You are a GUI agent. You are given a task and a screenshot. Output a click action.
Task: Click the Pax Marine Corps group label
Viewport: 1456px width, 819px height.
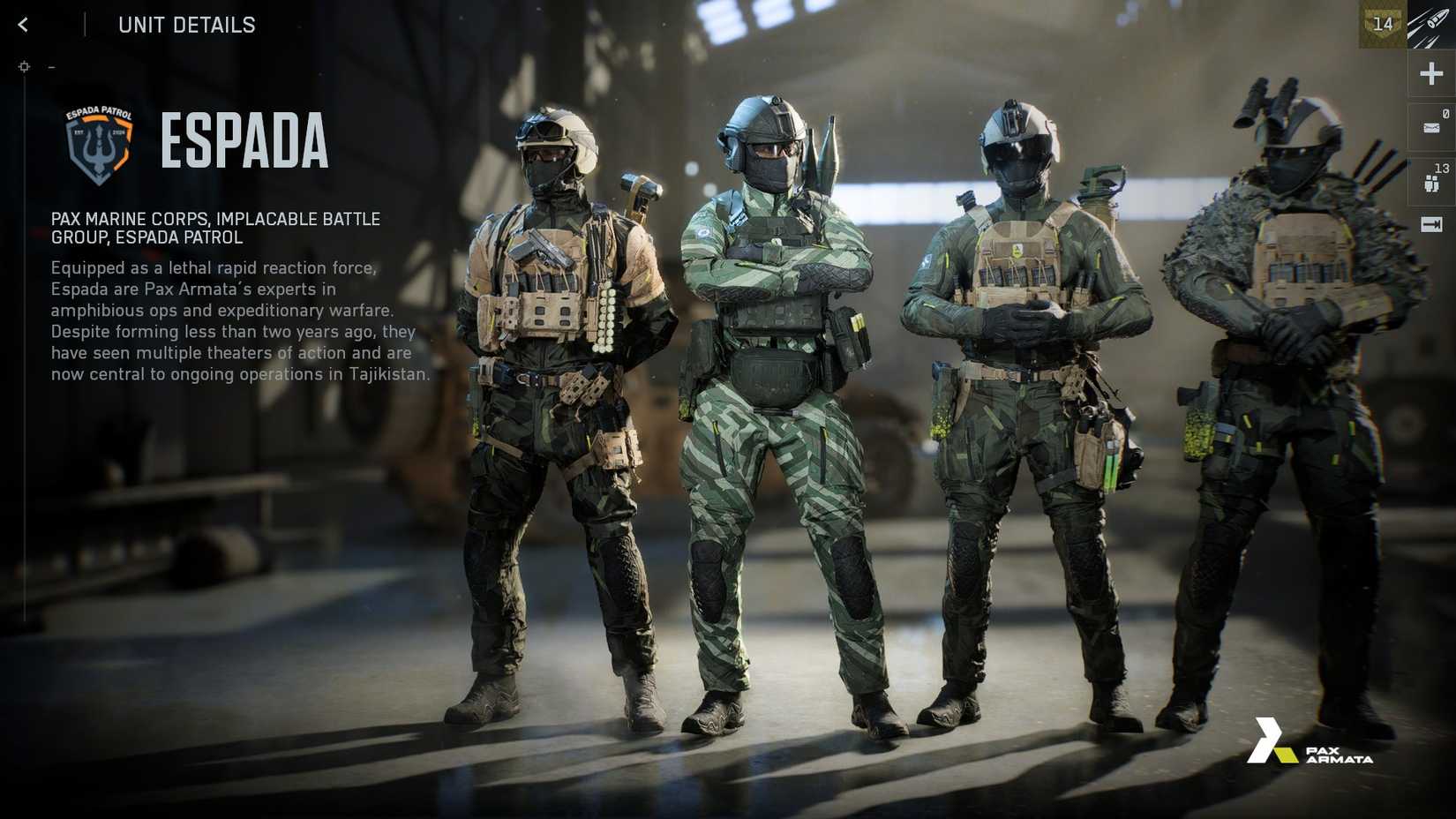tap(214, 228)
